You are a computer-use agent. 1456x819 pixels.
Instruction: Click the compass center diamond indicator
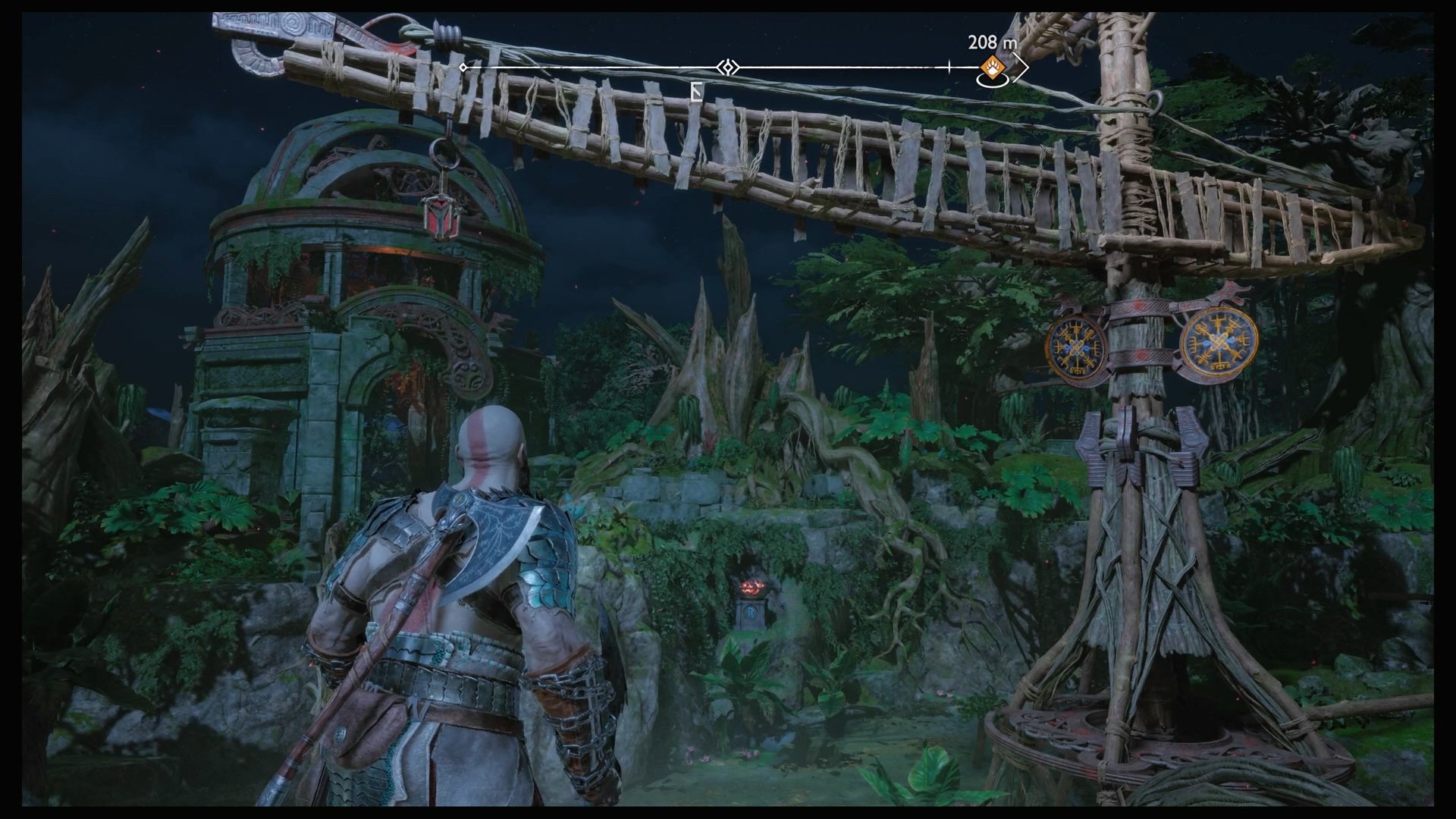727,67
